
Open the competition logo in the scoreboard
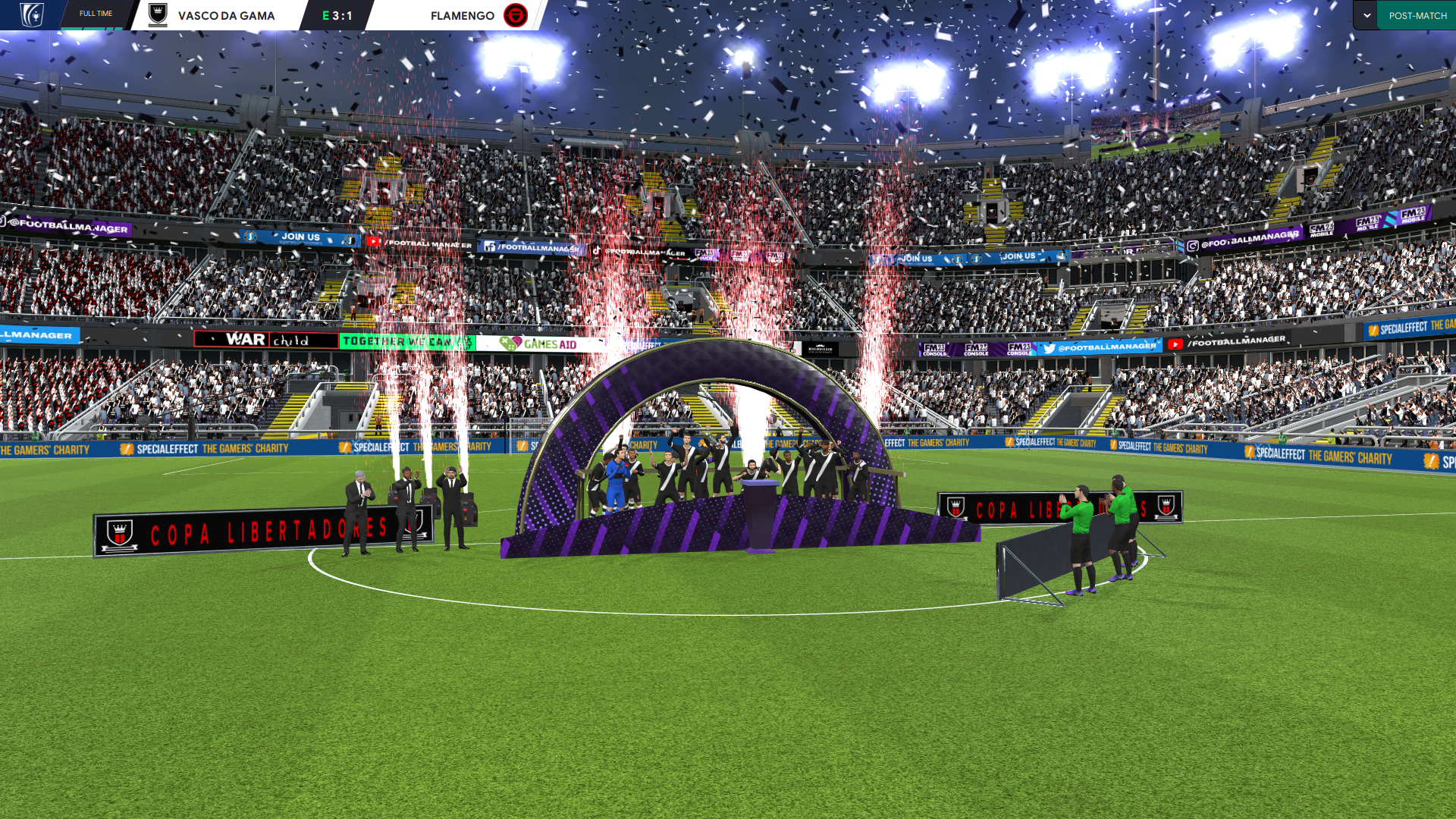pos(32,15)
